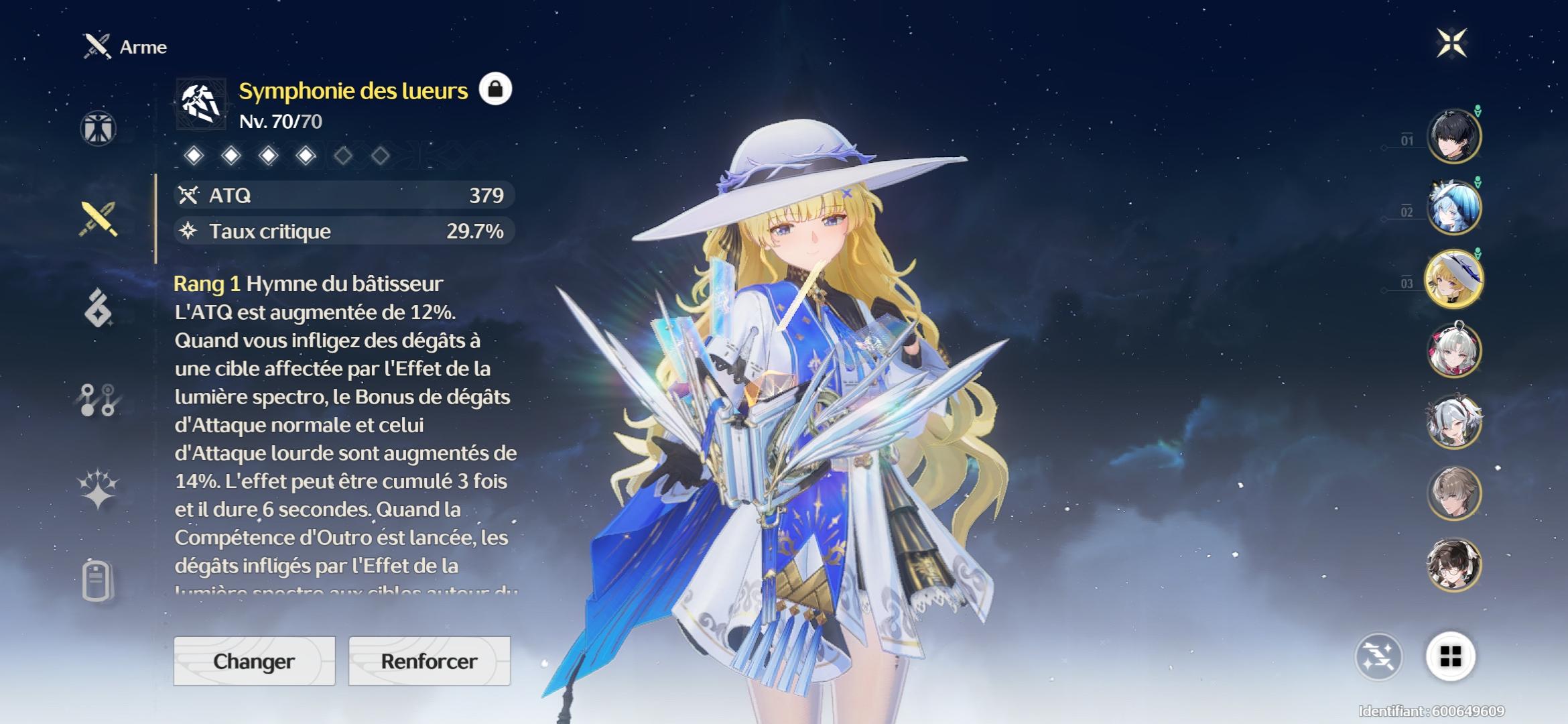This screenshot has height=724, width=1568.
Task: Open the connected-nodes skill tree tab
Action: [99, 400]
